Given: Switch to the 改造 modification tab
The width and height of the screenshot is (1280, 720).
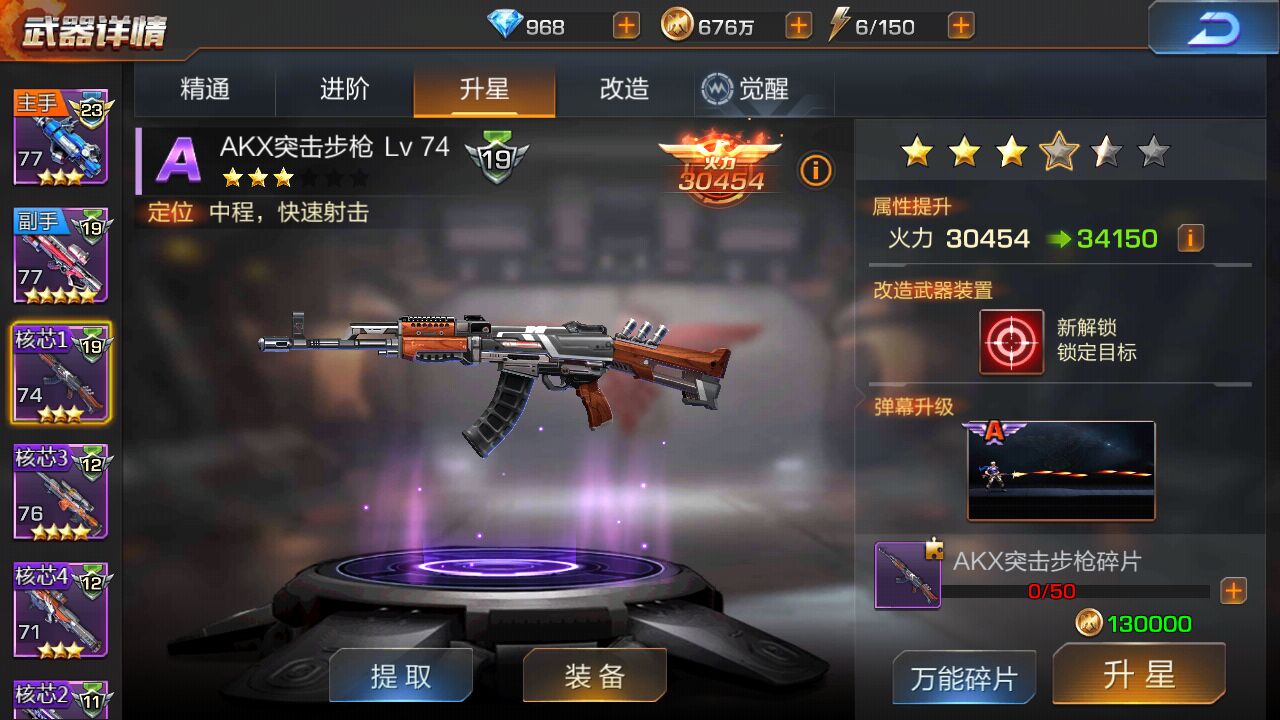Looking at the screenshot, I should (622, 89).
